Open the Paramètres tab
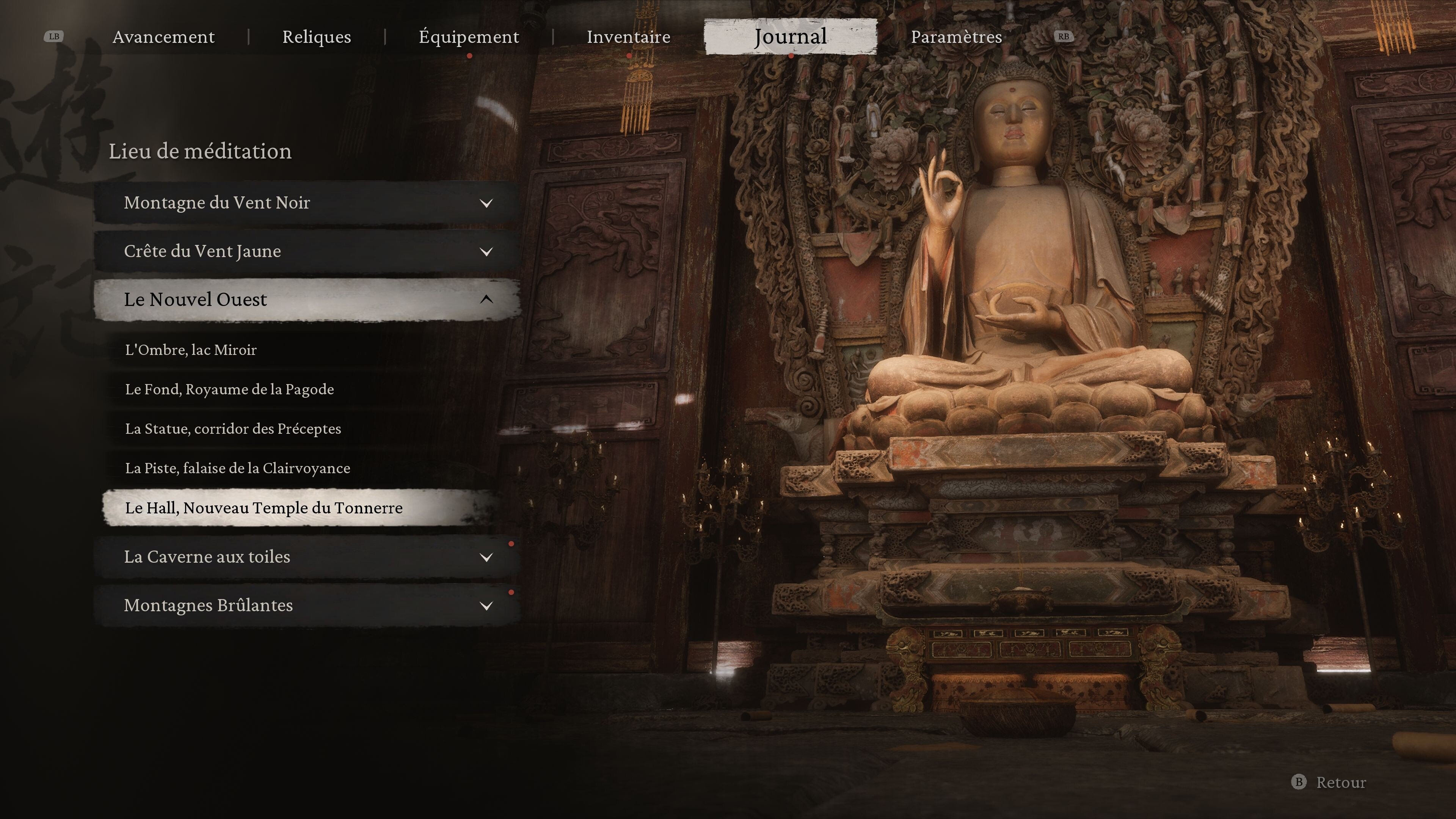 (956, 37)
